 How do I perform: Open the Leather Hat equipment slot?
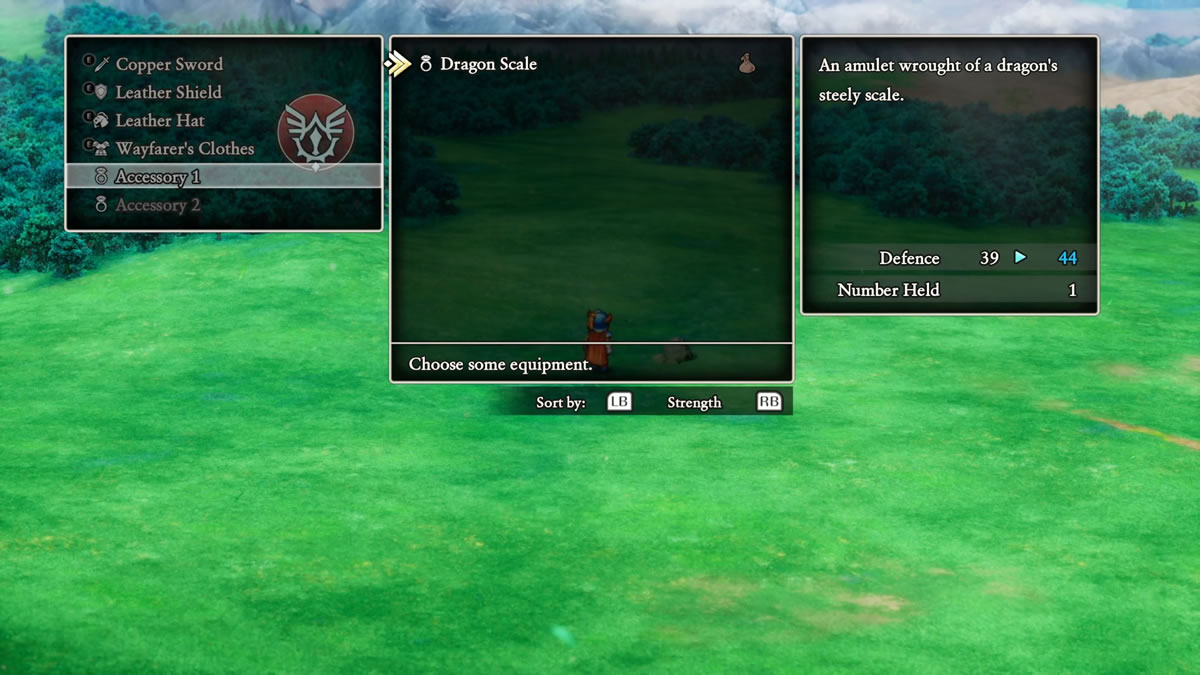point(160,120)
